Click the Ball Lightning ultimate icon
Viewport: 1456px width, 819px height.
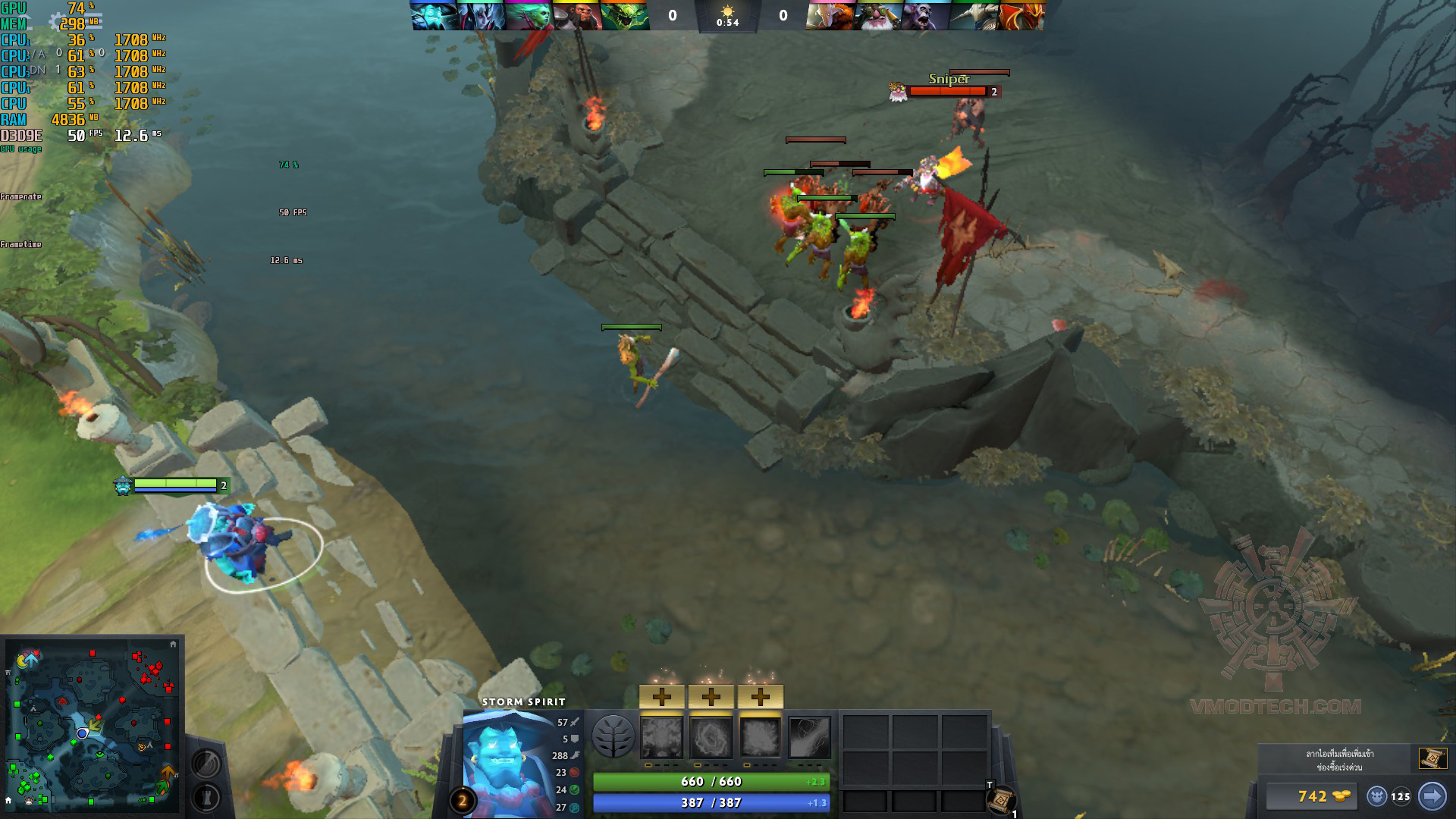coord(810,737)
